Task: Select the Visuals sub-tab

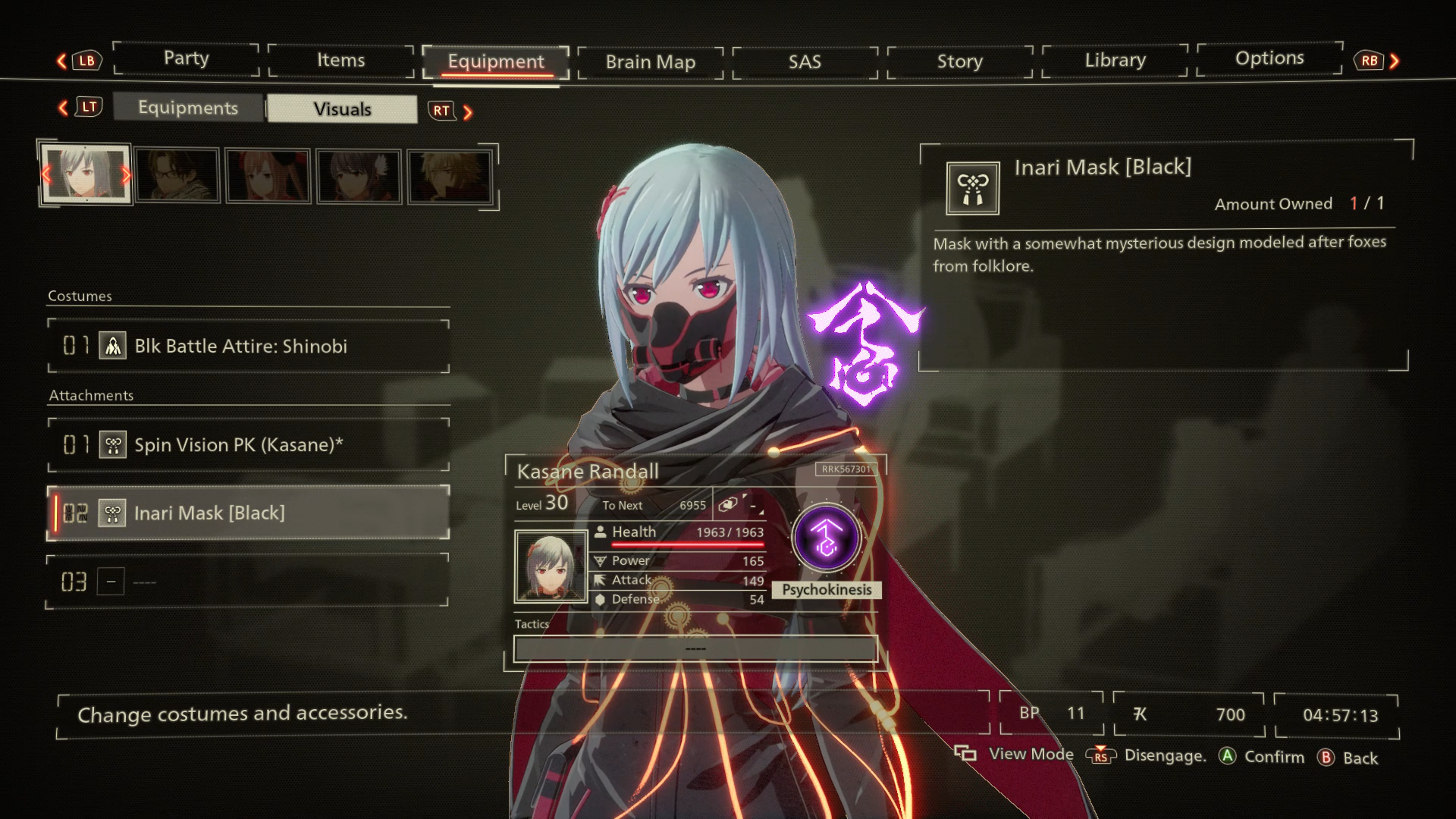Action: click(342, 109)
